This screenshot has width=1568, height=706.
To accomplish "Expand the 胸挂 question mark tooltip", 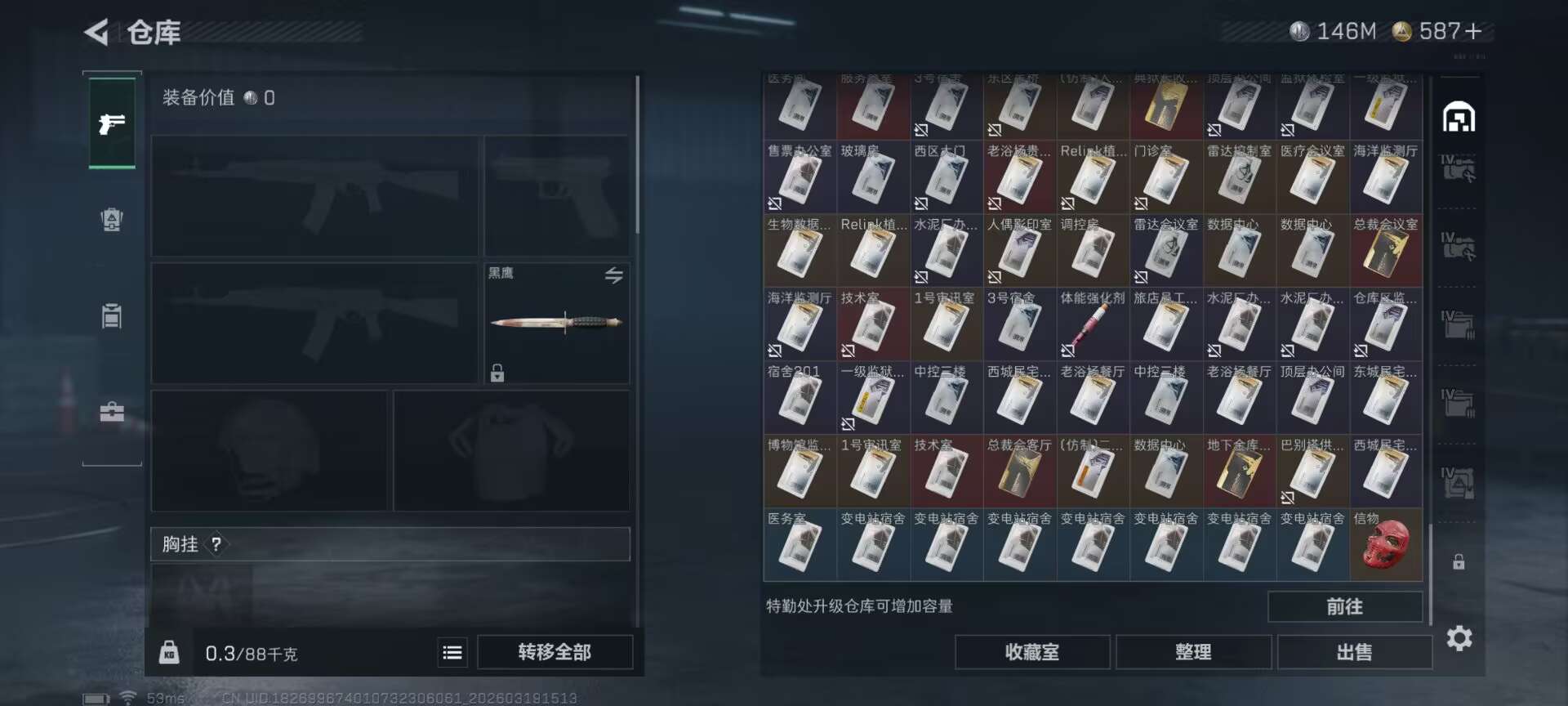I will [216, 545].
